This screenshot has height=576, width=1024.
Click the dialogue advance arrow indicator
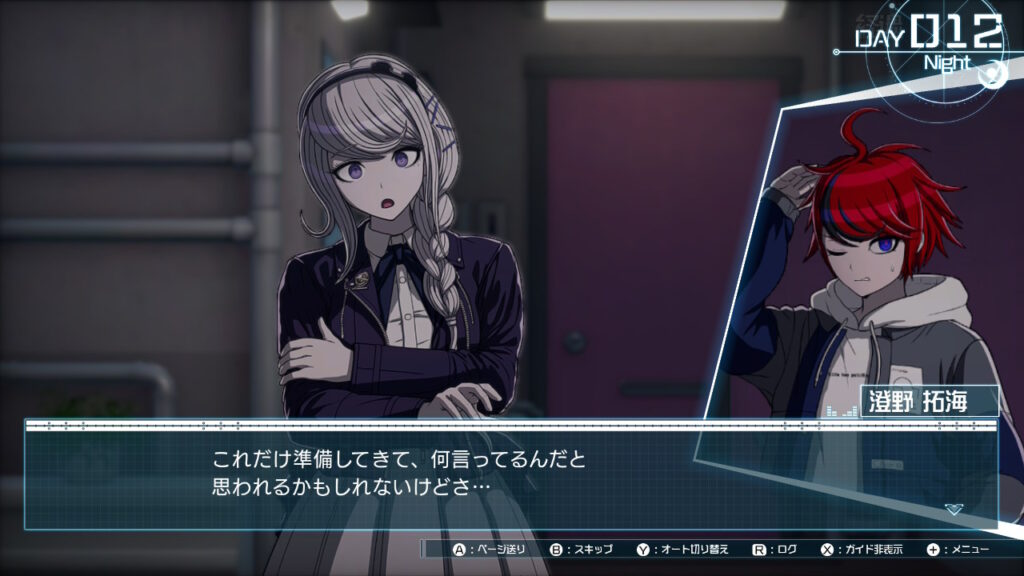tap(953, 509)
